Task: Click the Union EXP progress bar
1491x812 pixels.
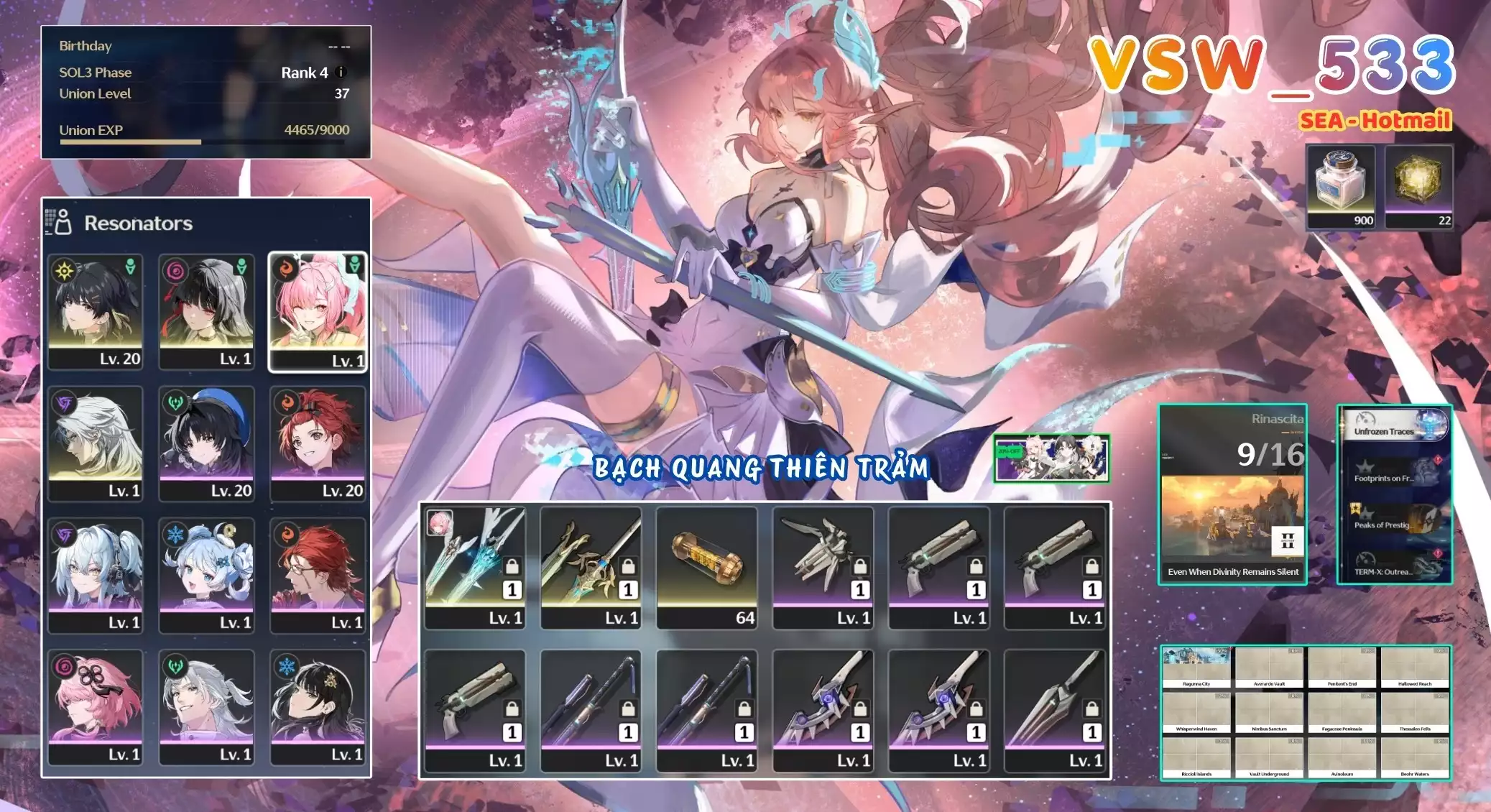Action: pyautogui.click(x=201, y=142)
